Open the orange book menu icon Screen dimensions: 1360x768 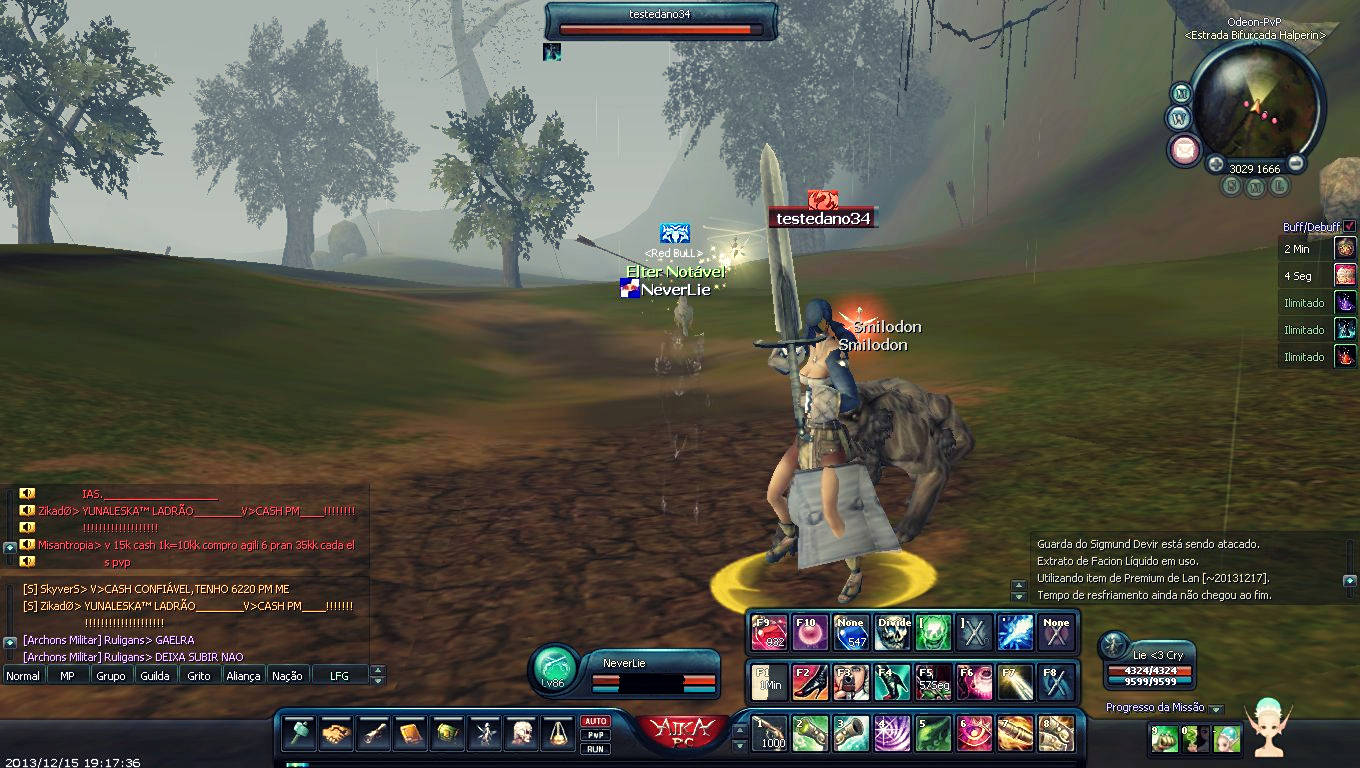pos(411,734)
